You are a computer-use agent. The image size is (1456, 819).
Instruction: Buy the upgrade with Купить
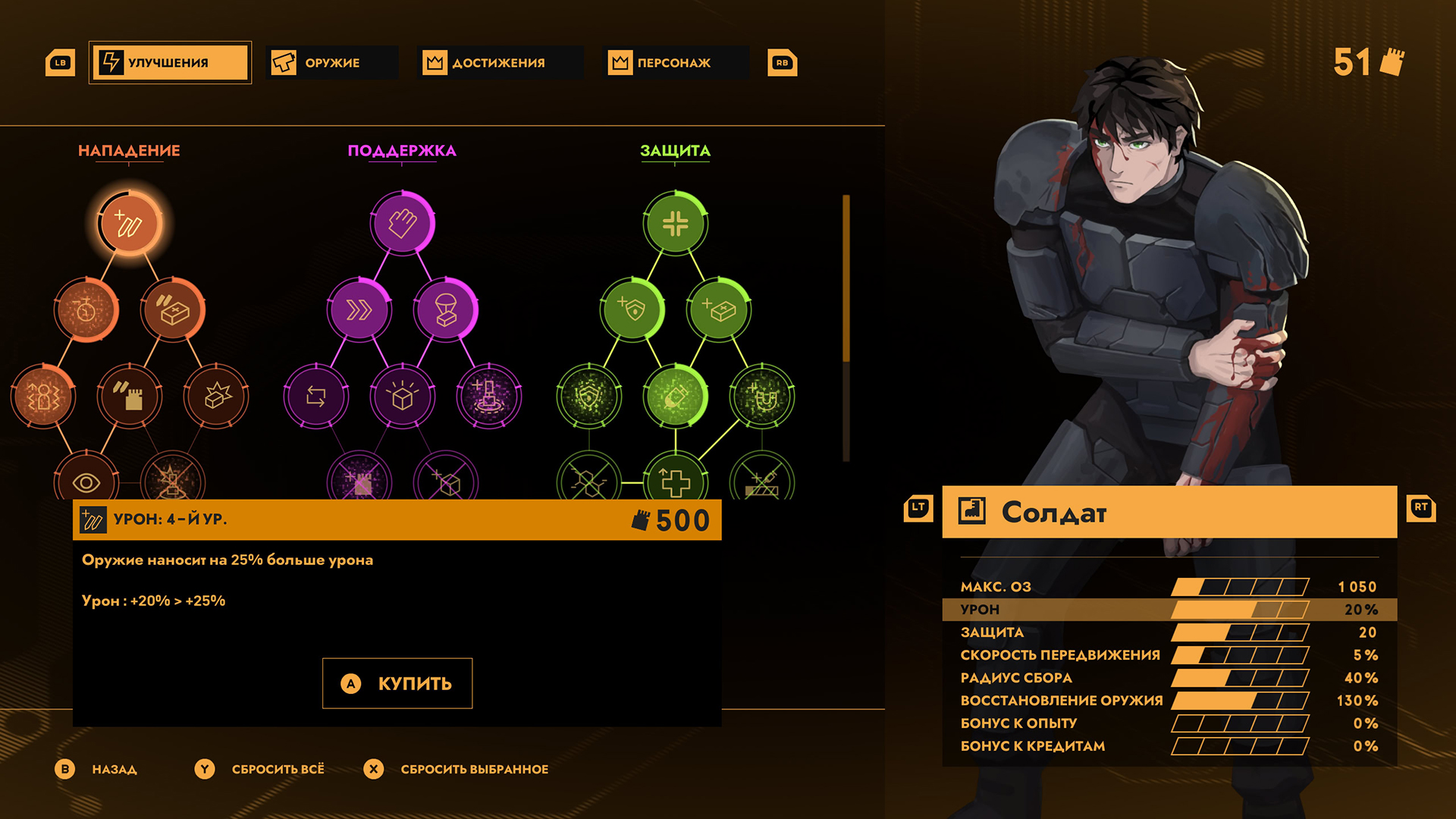(397, 683)
